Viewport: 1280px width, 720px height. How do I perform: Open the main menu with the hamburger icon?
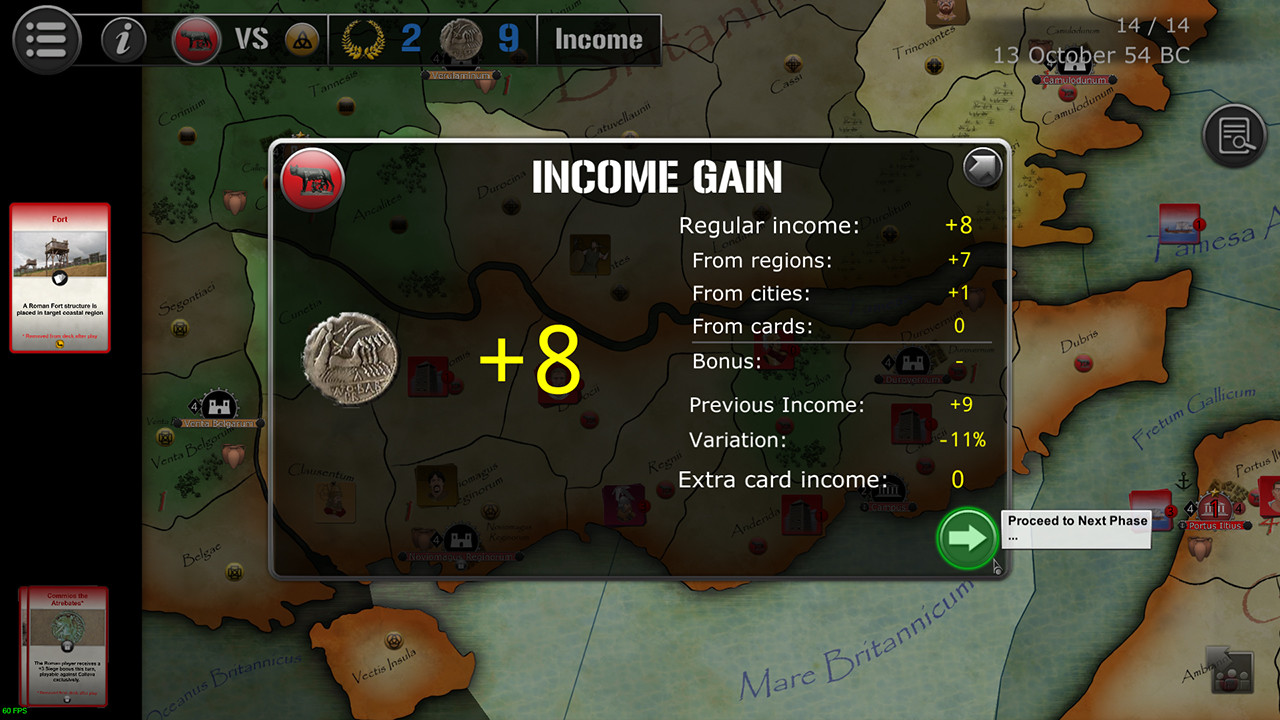pos(46,40)
